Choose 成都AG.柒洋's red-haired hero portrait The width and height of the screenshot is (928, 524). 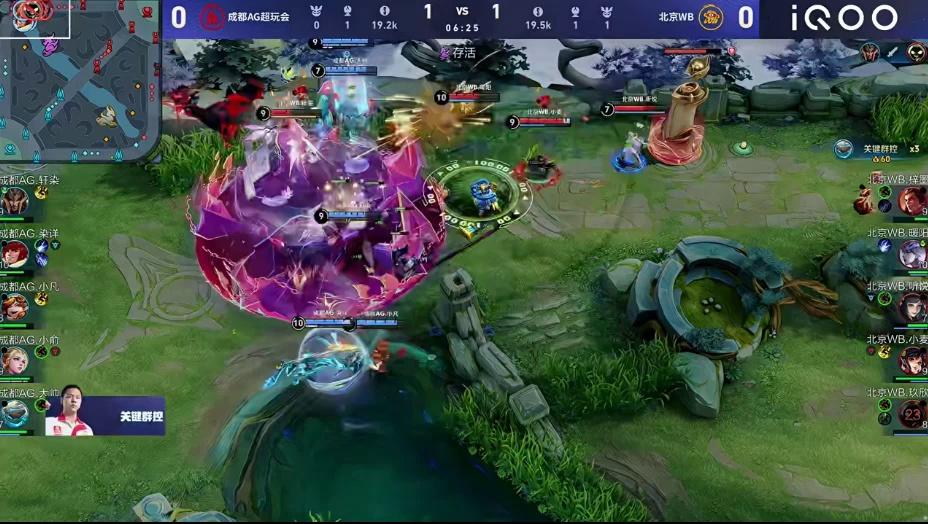coord(14,253)
